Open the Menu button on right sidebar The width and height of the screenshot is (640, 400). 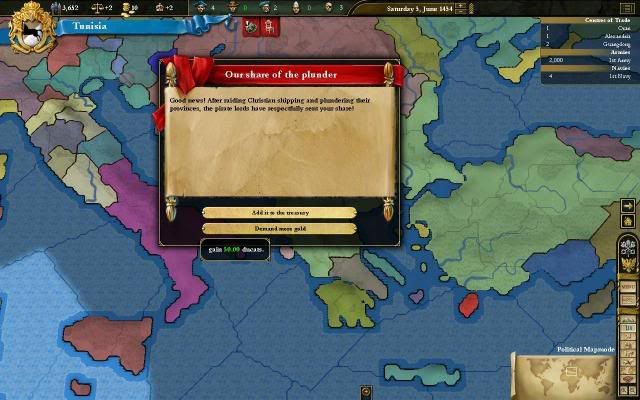(628, 287)
